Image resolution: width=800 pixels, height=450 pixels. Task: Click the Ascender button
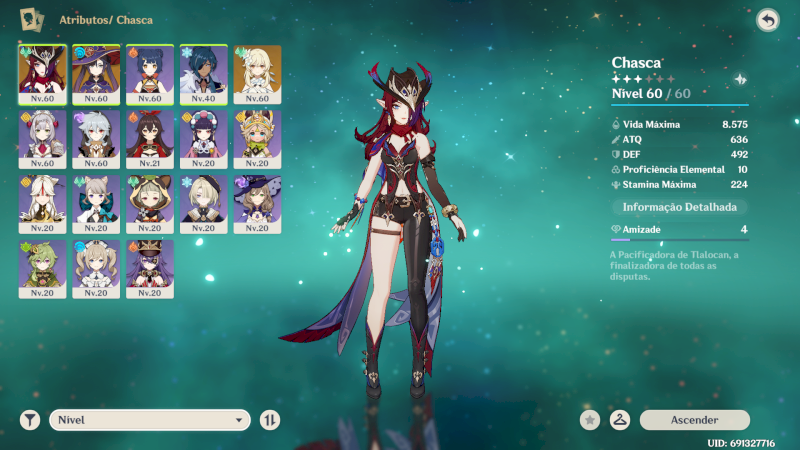694,420
